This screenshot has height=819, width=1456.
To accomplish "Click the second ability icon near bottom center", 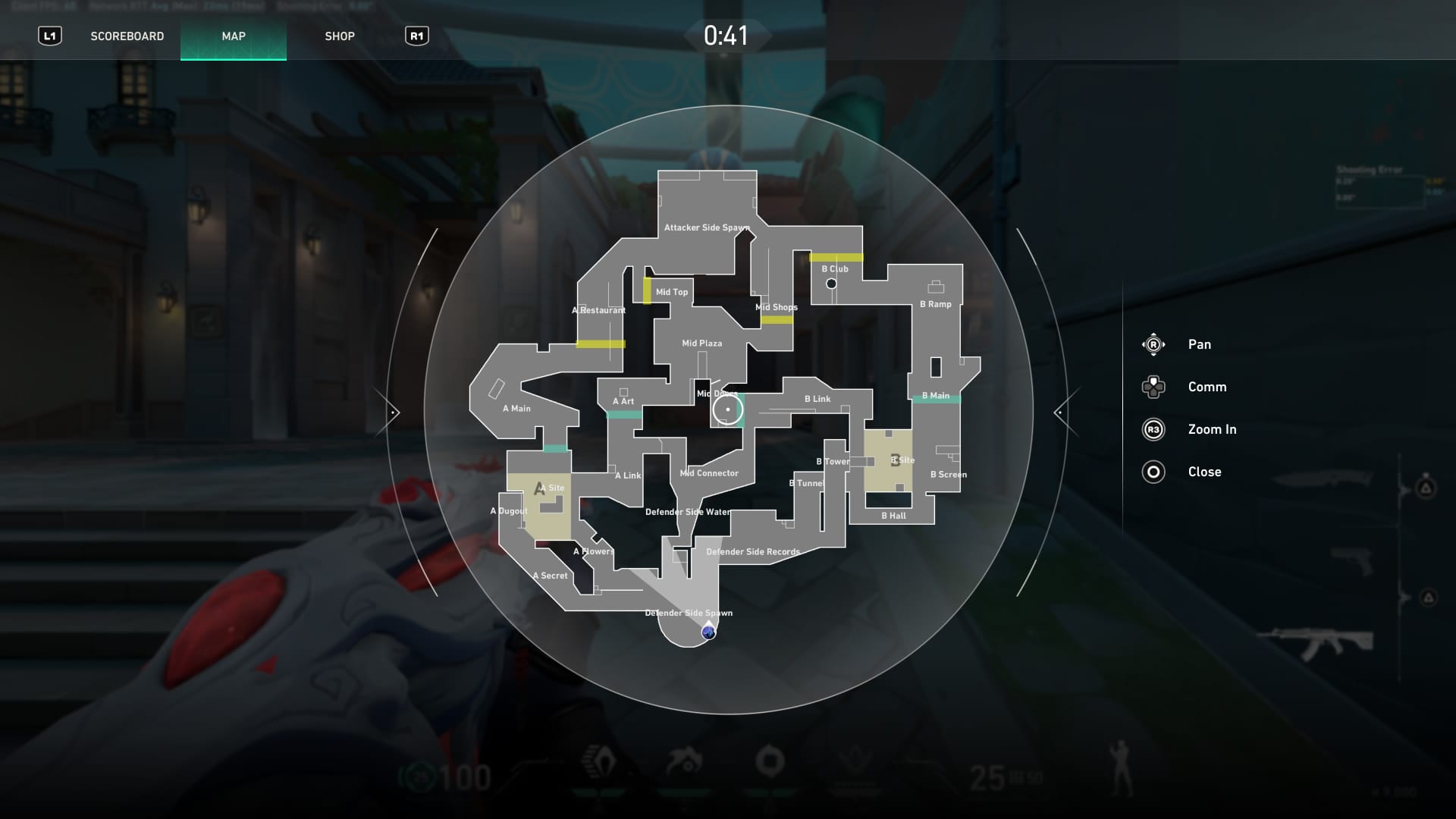I will pyautogui.click(x=684, y=761).
